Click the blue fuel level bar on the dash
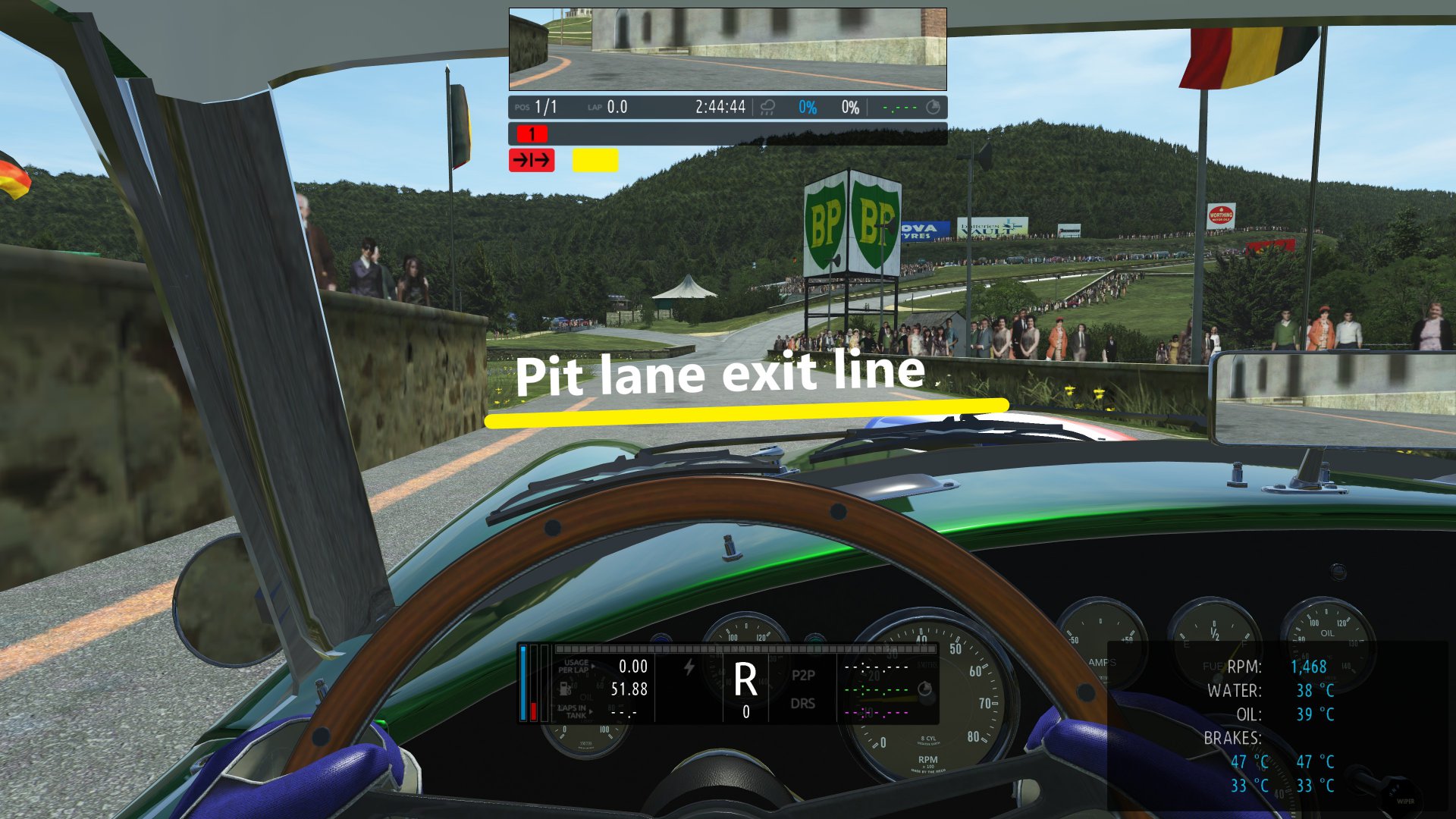Image resolution: width=1456 pixels, height=819 pixels. pyautogui.click(x=522, y=682)
